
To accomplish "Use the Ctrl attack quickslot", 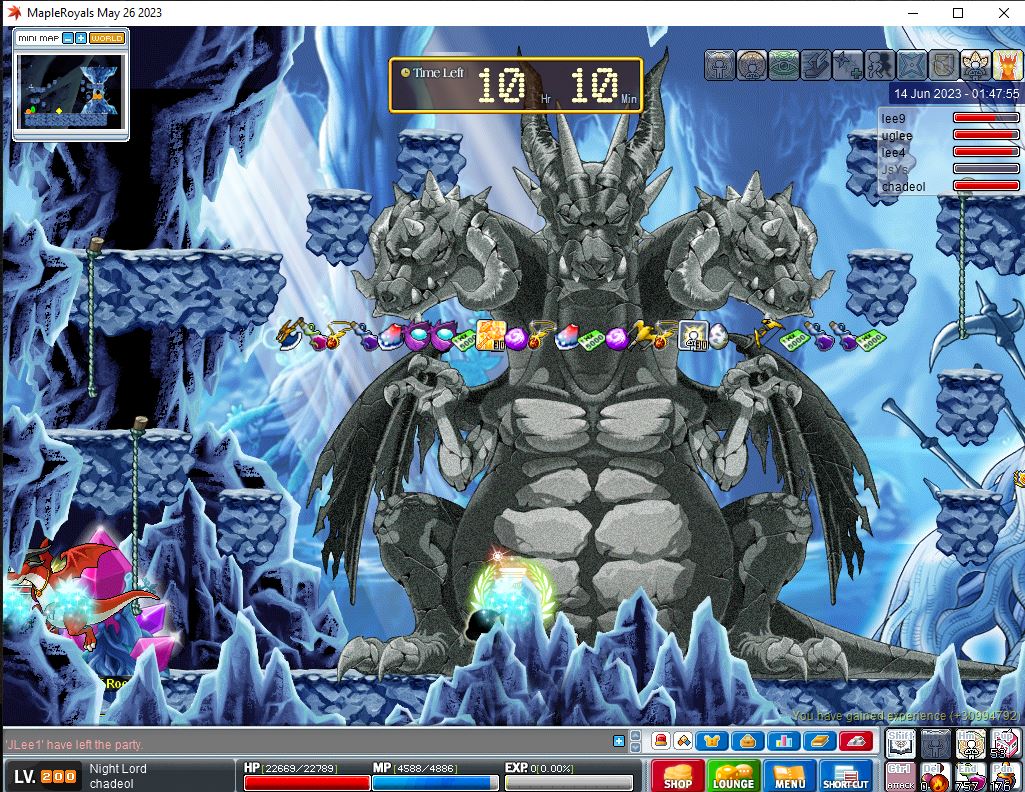I will click(900, 776).
